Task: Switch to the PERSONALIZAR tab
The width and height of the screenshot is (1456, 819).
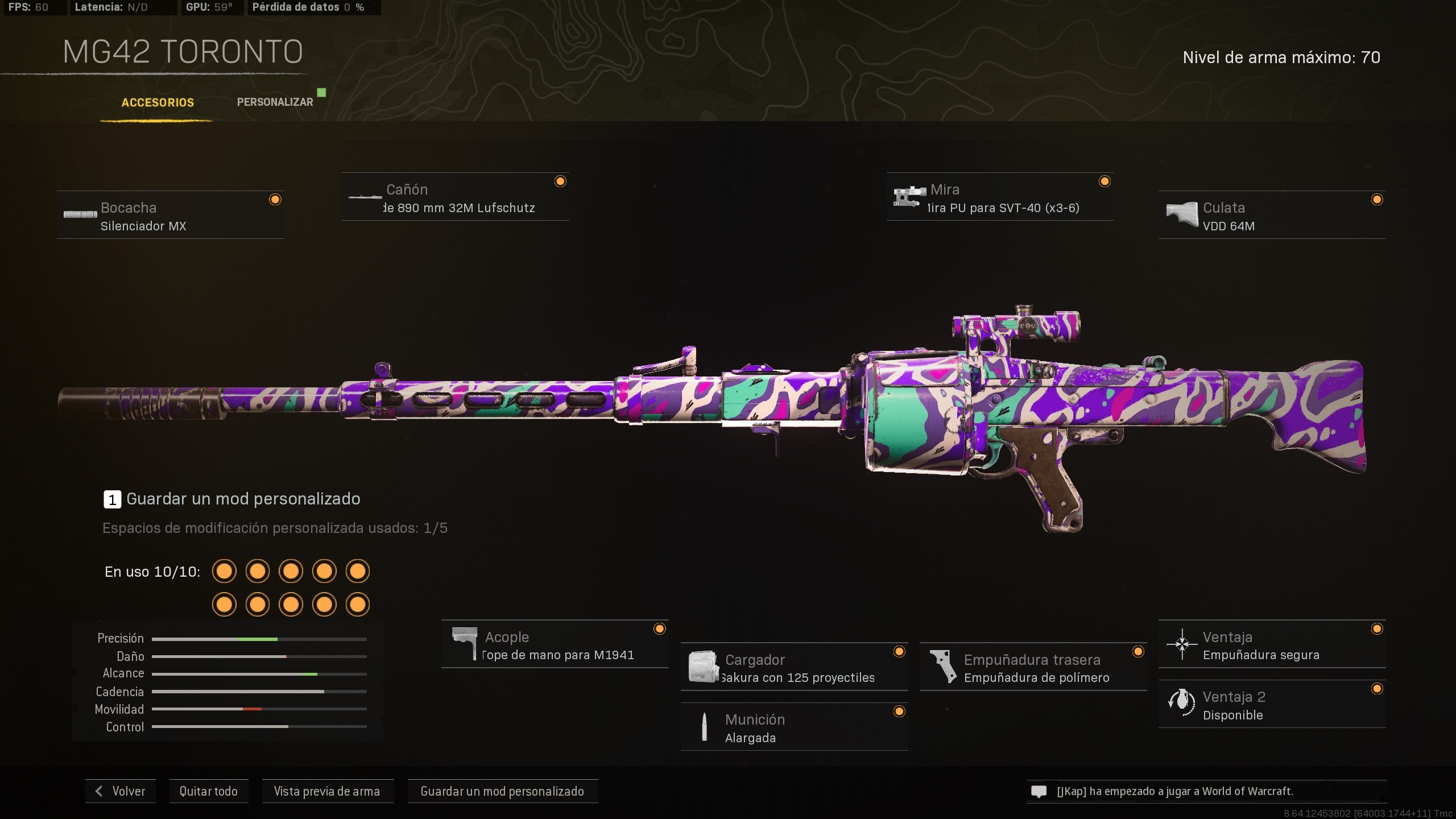Action: coord(275,101)
